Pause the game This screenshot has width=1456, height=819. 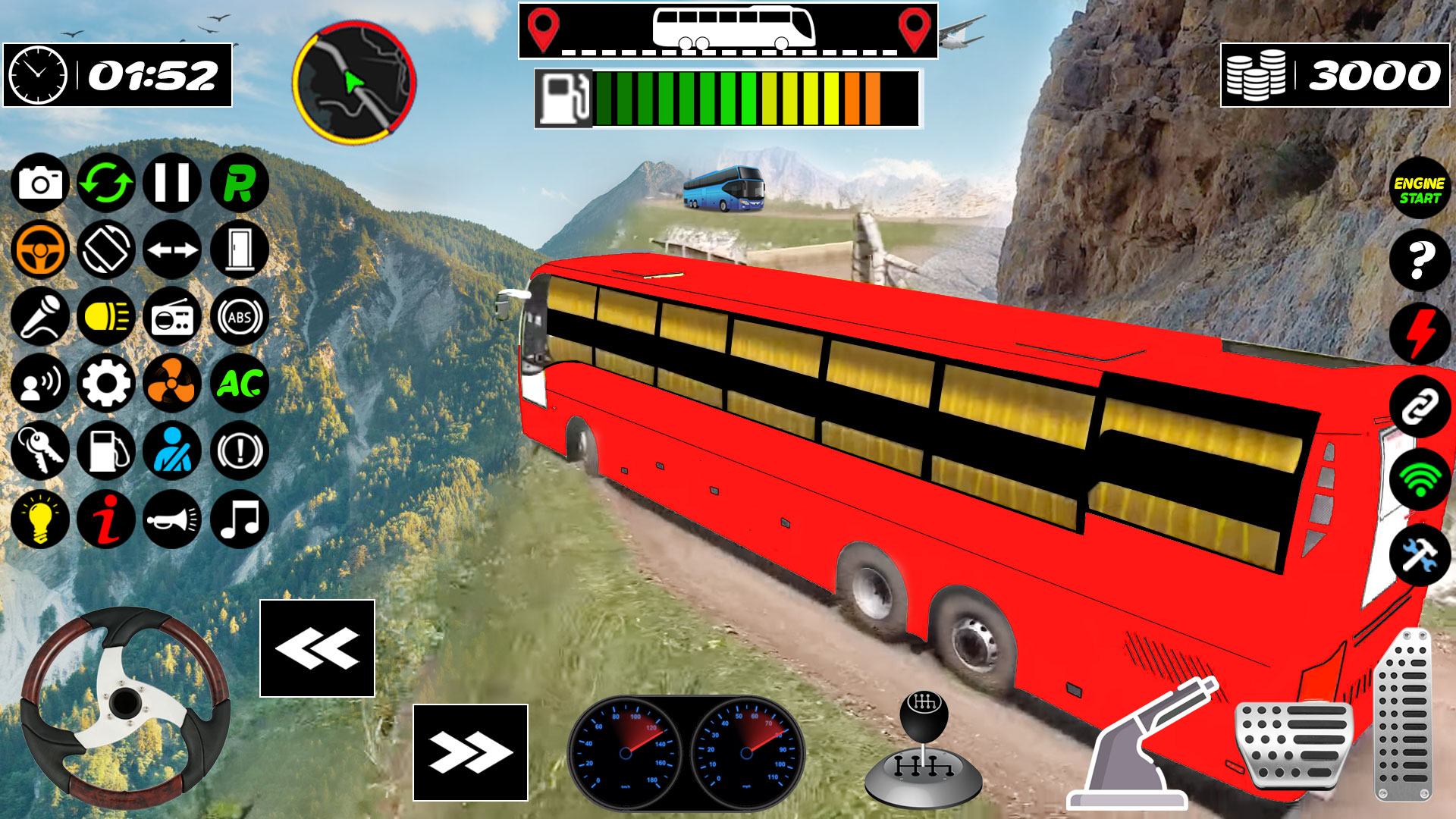pyautogui.click(x=172, y=183)
